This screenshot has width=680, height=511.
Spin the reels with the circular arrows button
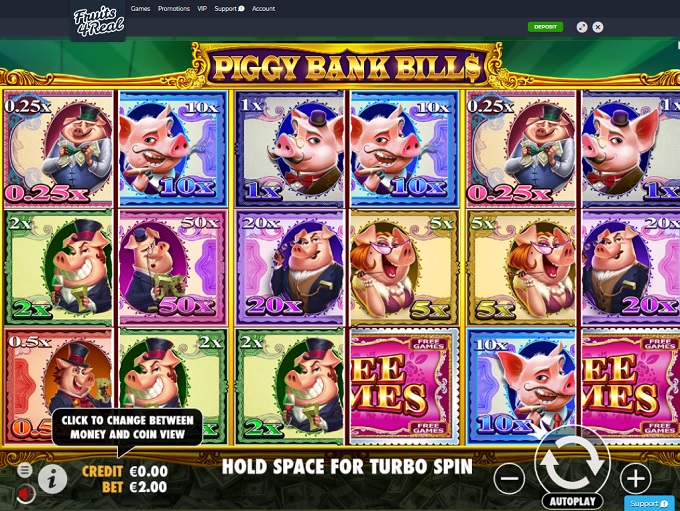[x=573, y=461]
